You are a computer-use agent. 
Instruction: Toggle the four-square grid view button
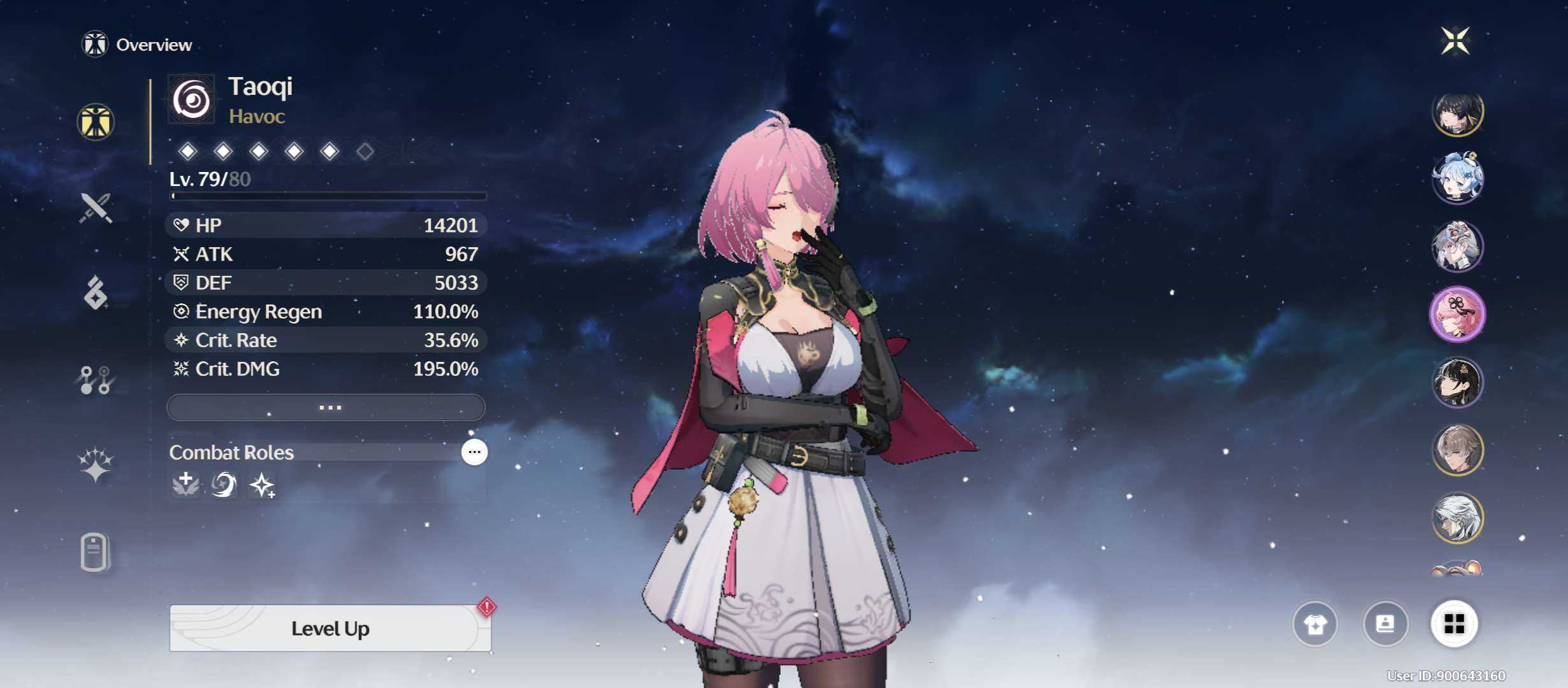1454,624
